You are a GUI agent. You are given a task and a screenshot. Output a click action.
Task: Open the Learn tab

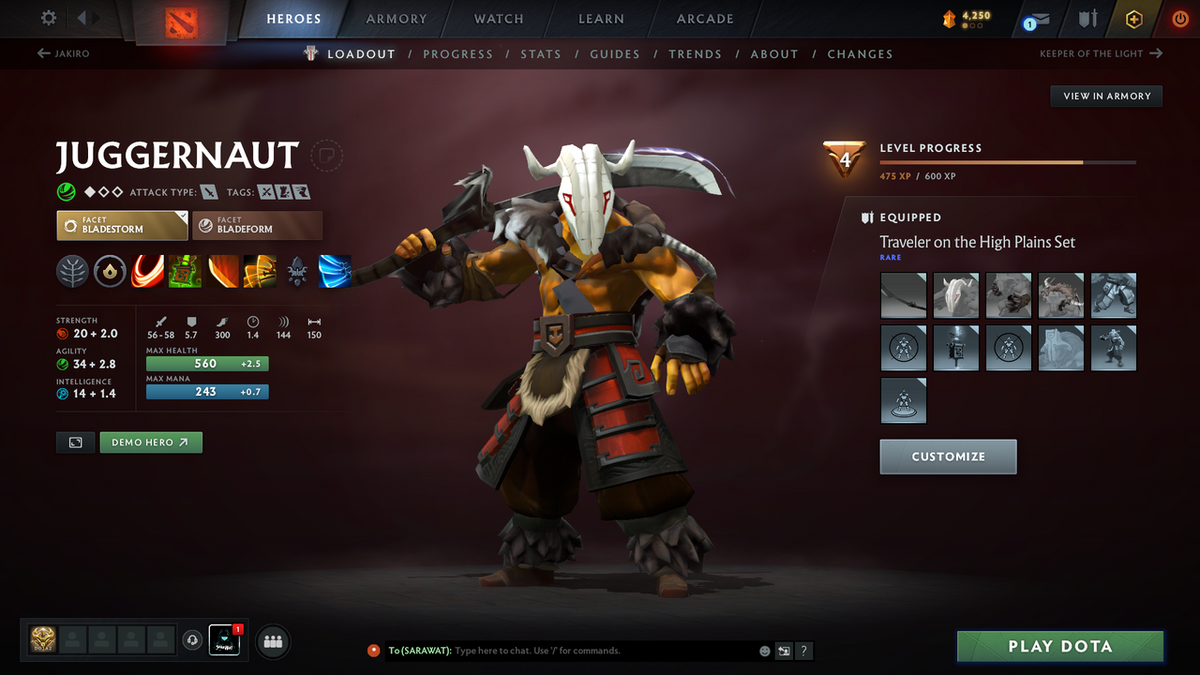601,19
